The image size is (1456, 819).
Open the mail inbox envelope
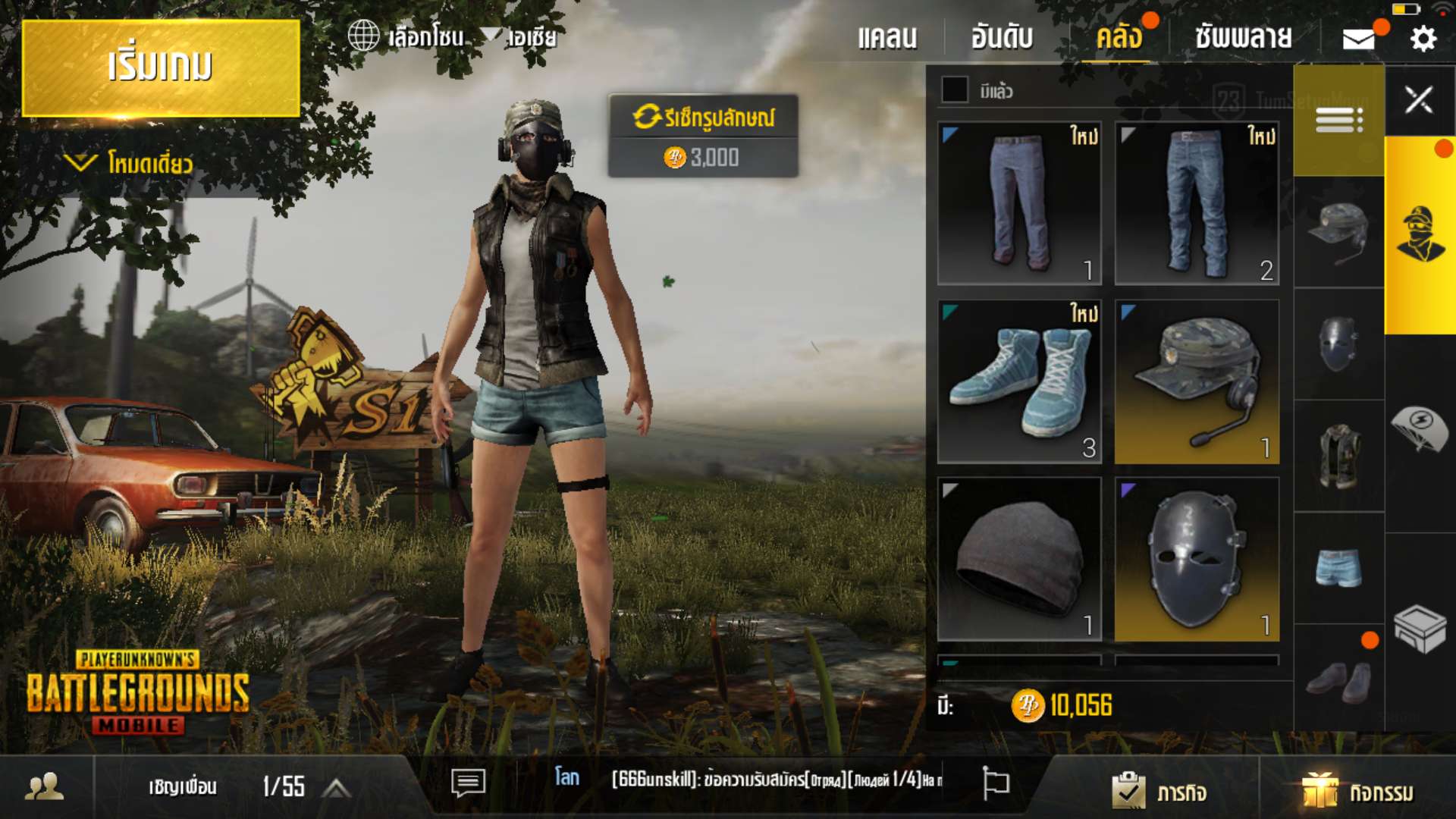point(1359,39)
